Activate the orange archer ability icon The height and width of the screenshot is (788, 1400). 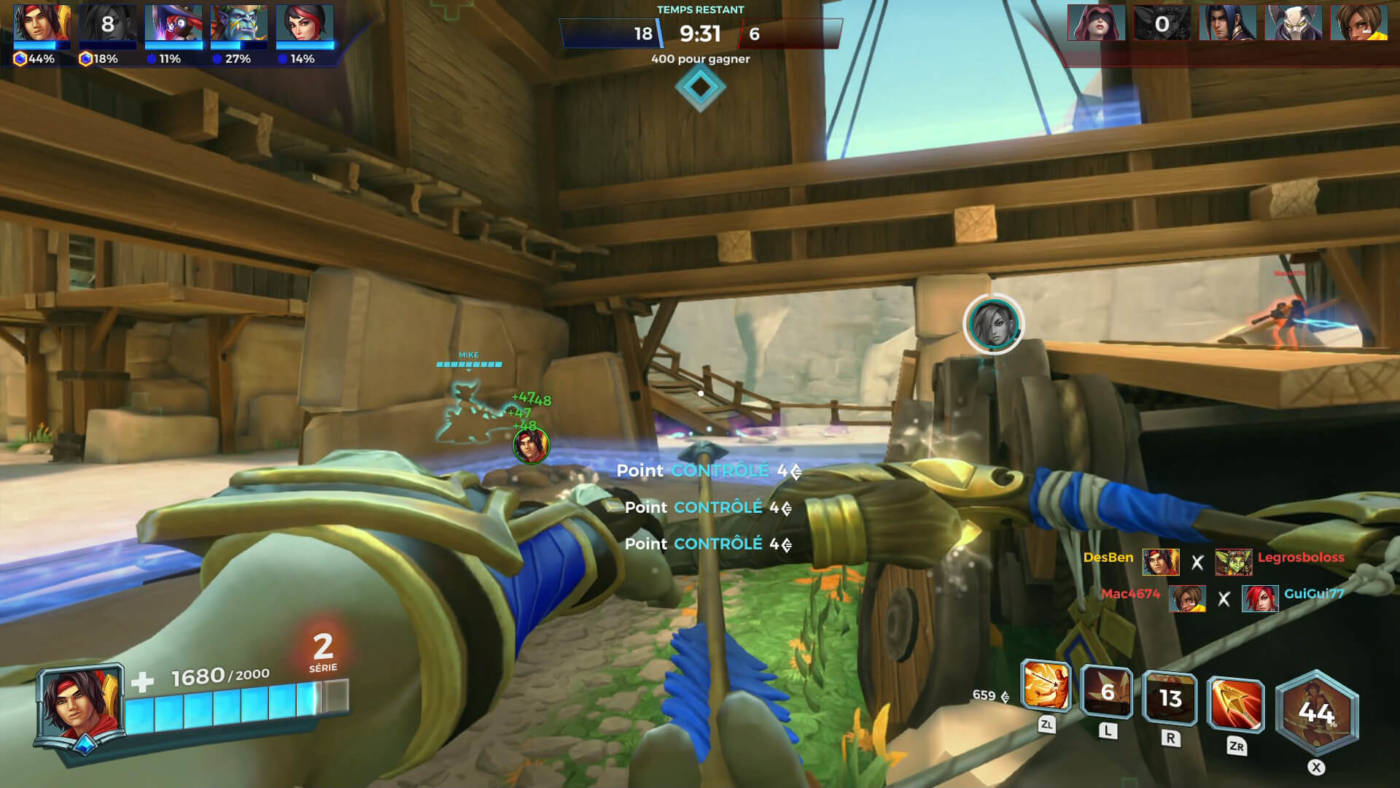[1046, 686]
